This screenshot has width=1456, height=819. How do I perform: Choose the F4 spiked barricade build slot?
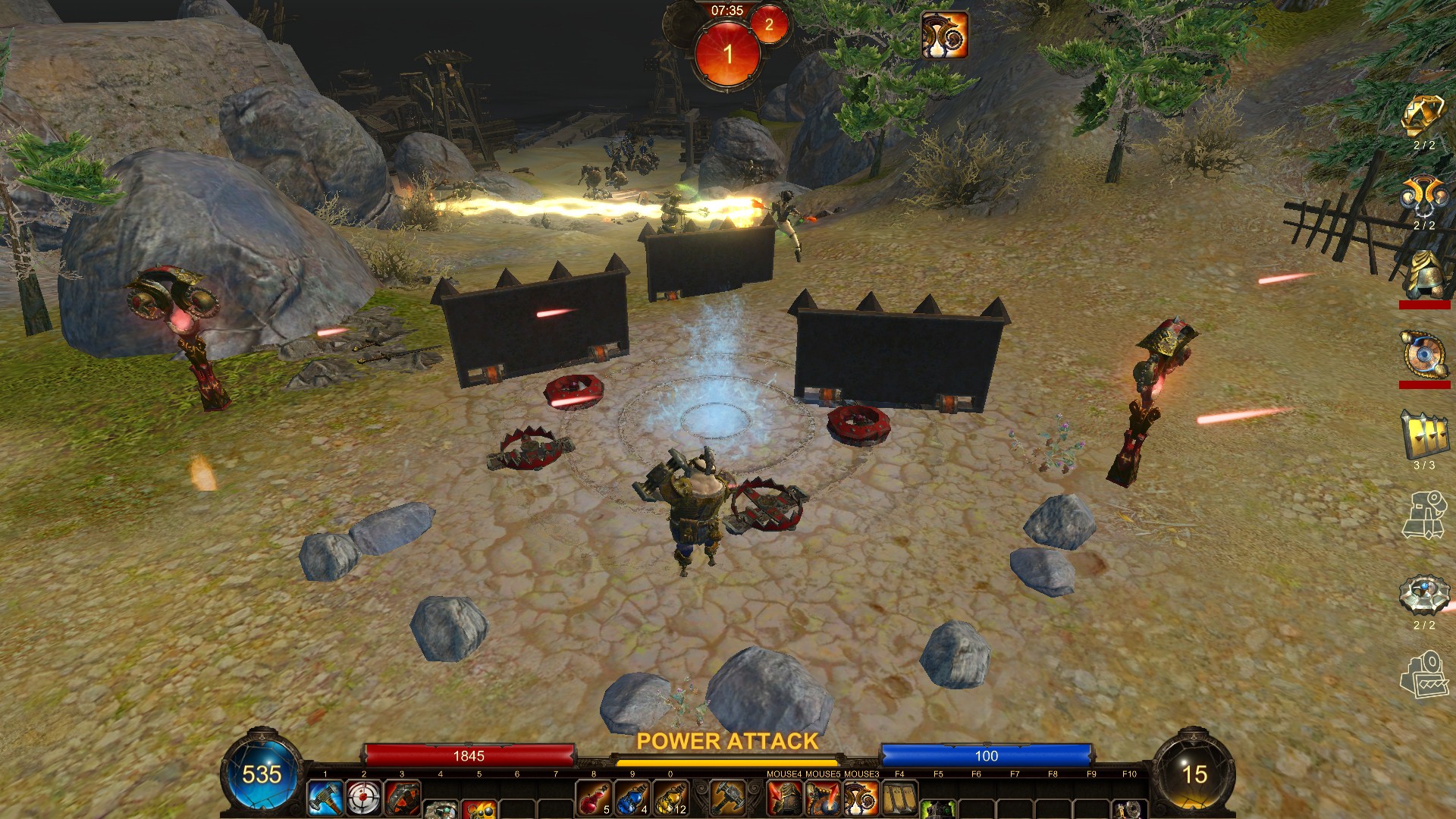[x=899, y=798]
